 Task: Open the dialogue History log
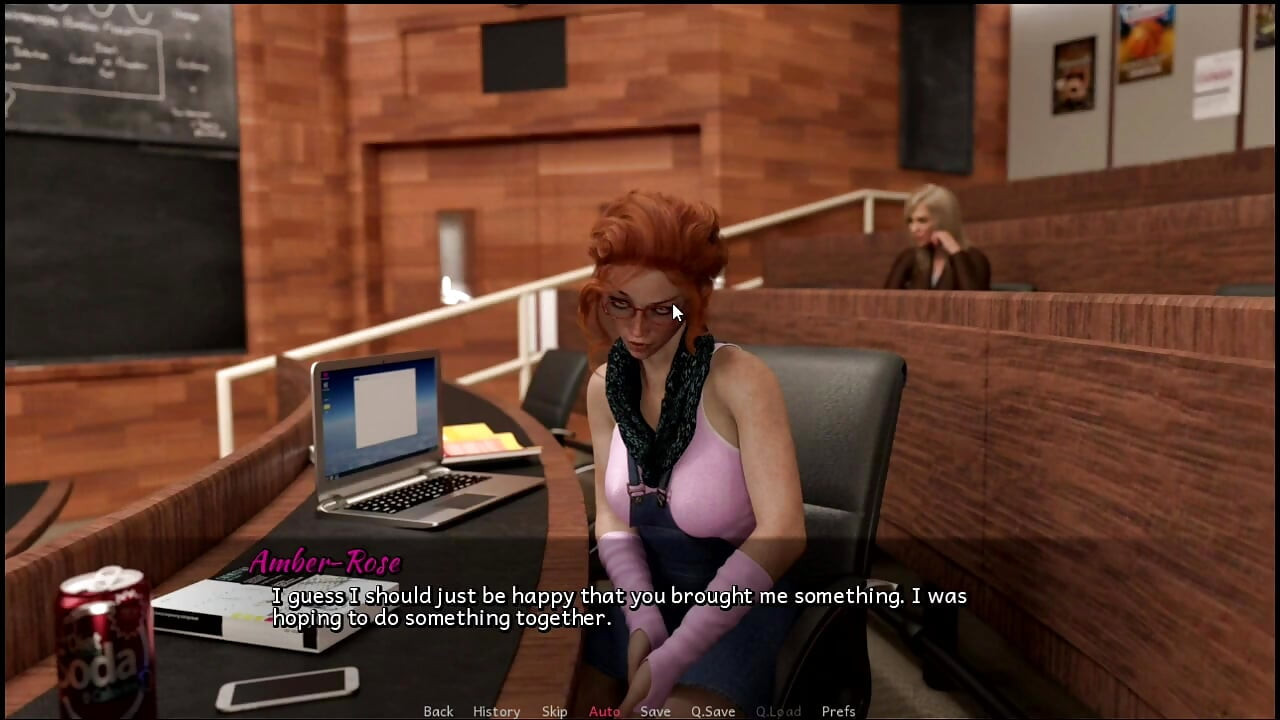coord(496,711)
